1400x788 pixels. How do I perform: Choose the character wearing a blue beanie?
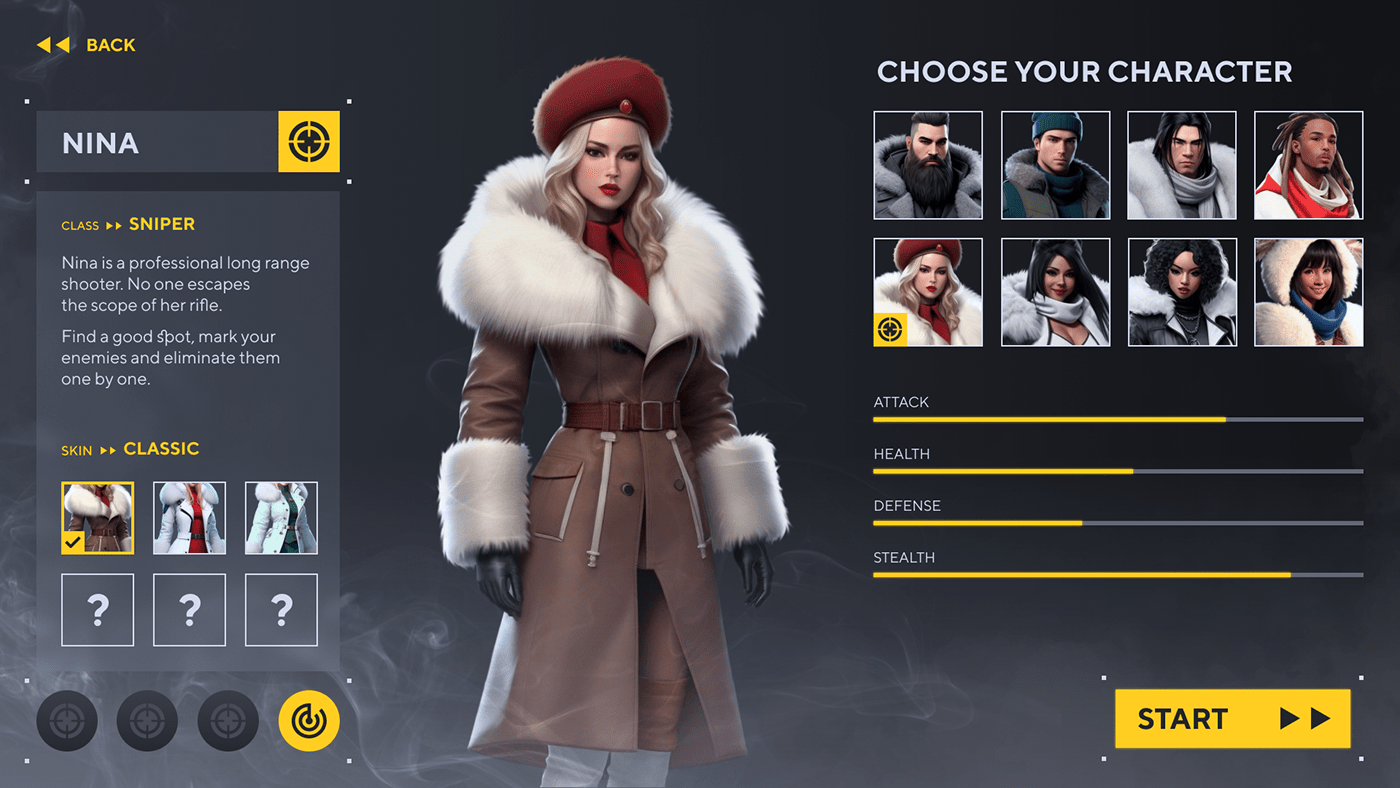tap(1055, 165)
